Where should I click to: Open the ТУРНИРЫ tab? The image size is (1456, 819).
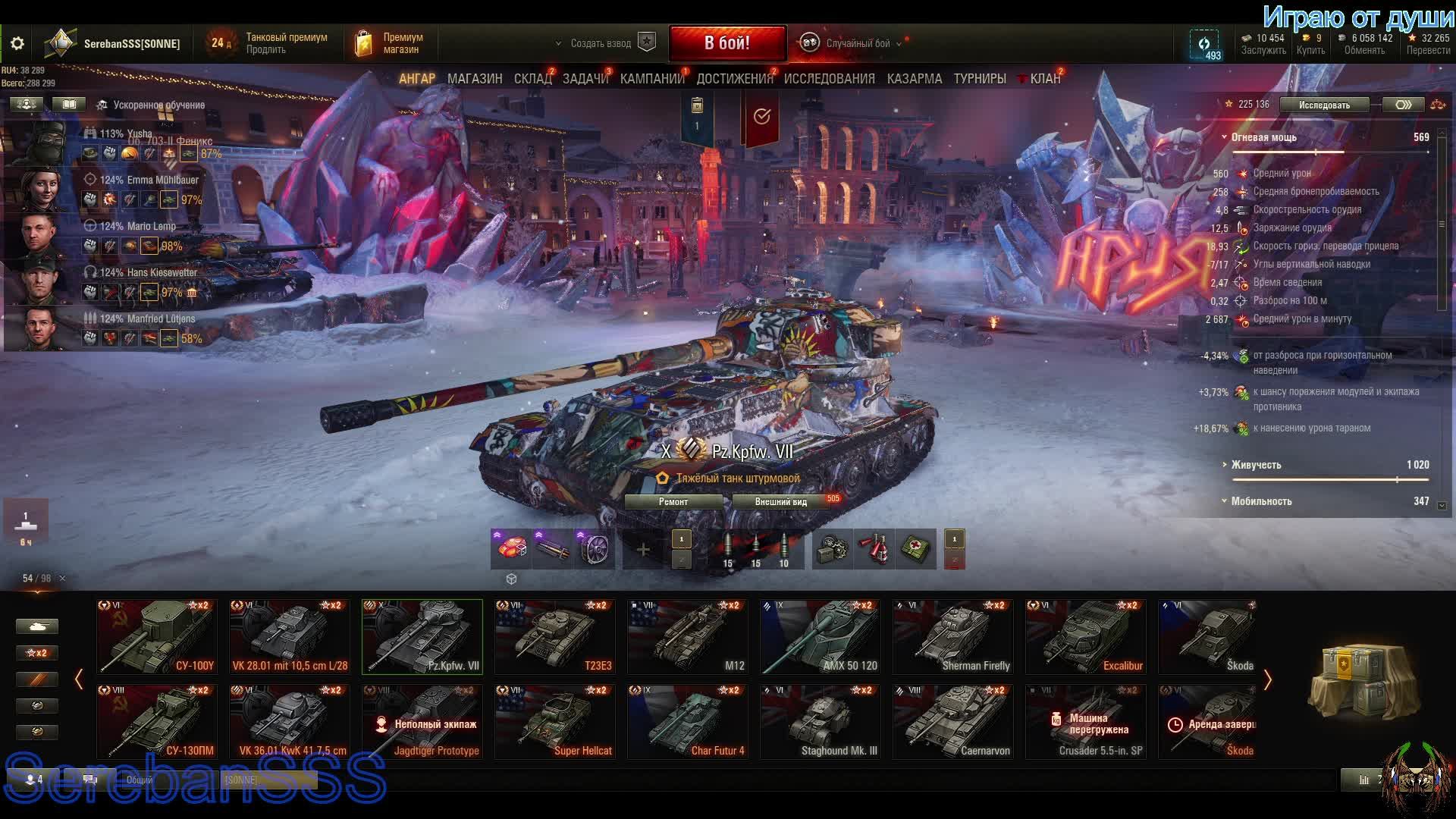(x=979, y=79)
